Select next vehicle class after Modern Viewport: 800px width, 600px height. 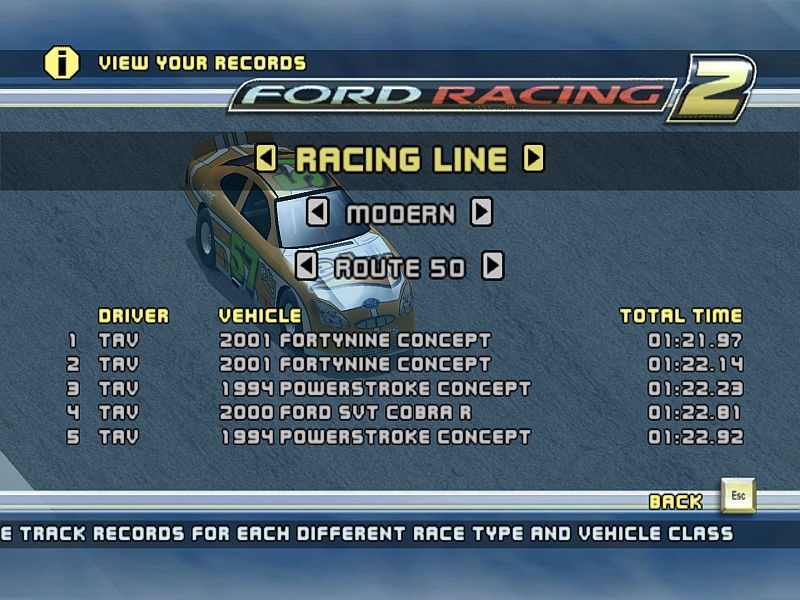point(482,213)
